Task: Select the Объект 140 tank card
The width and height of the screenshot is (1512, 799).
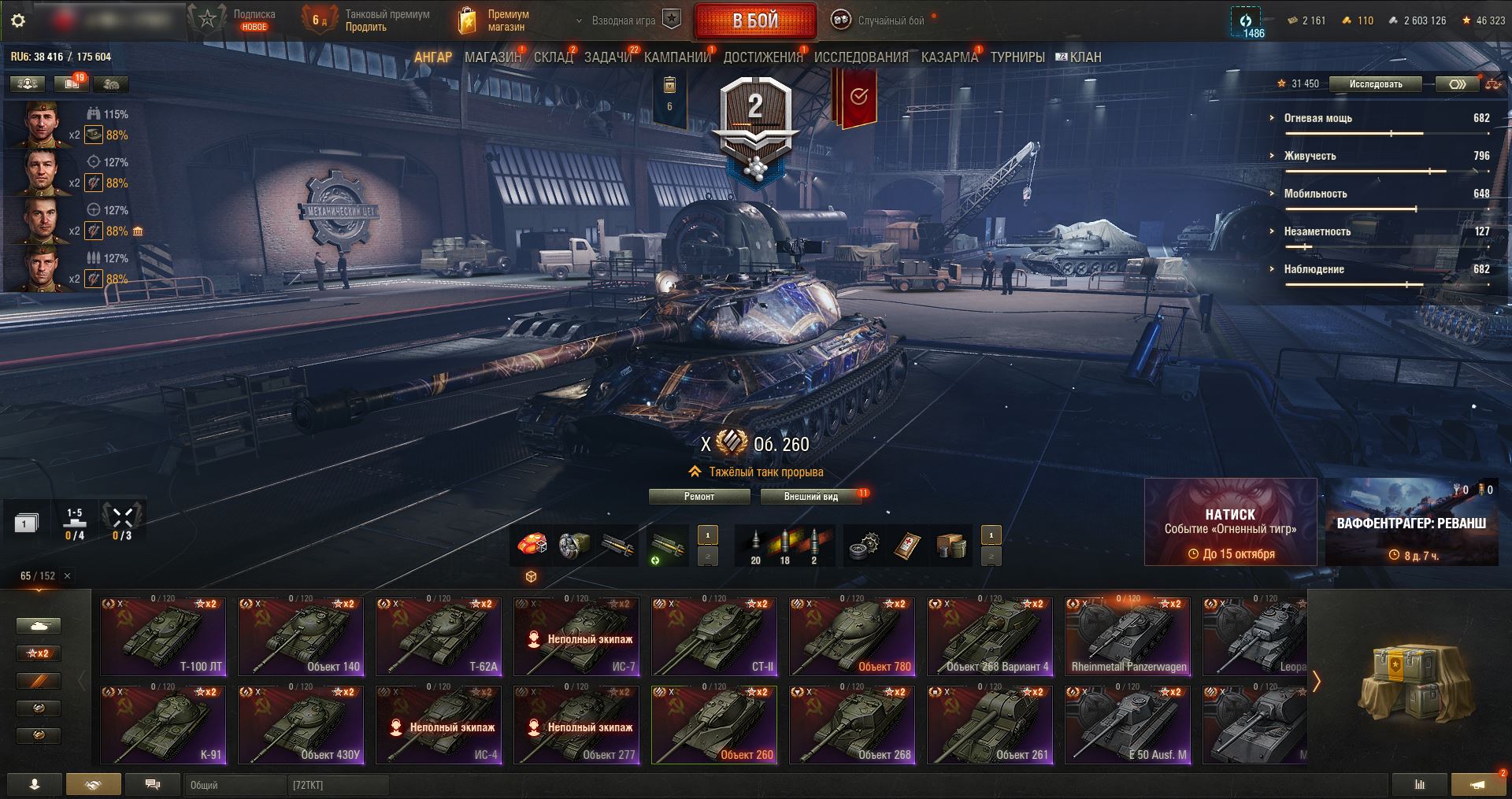Action: [301, 636]
